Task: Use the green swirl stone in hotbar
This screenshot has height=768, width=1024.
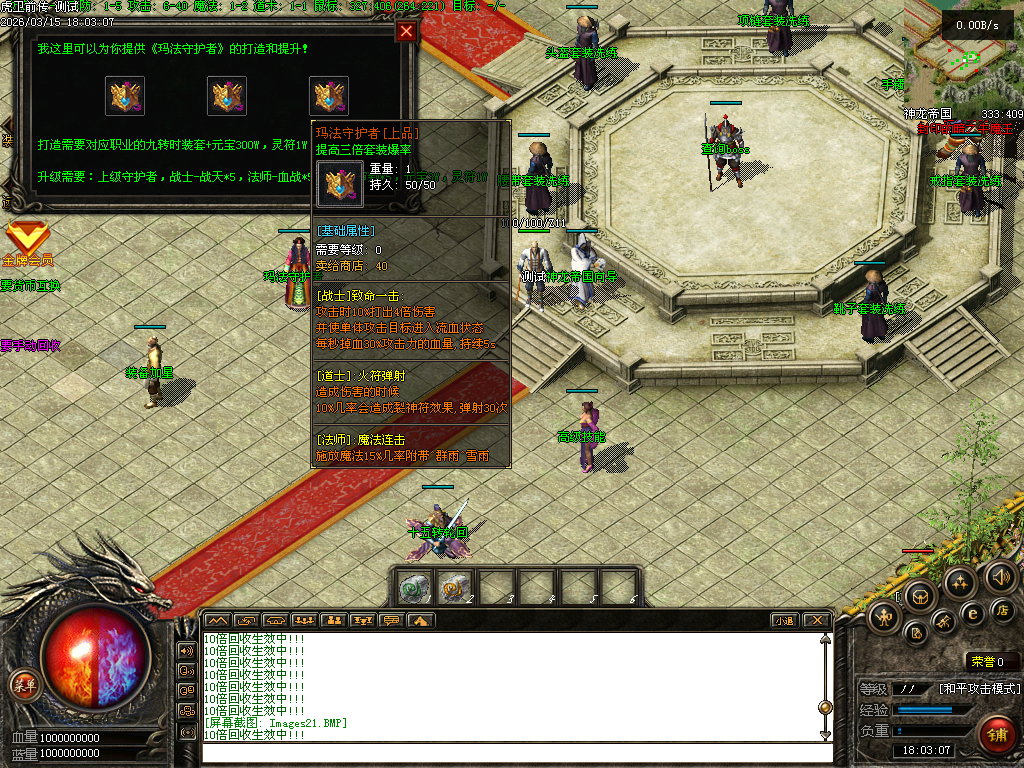Action: tap(413, 589)
